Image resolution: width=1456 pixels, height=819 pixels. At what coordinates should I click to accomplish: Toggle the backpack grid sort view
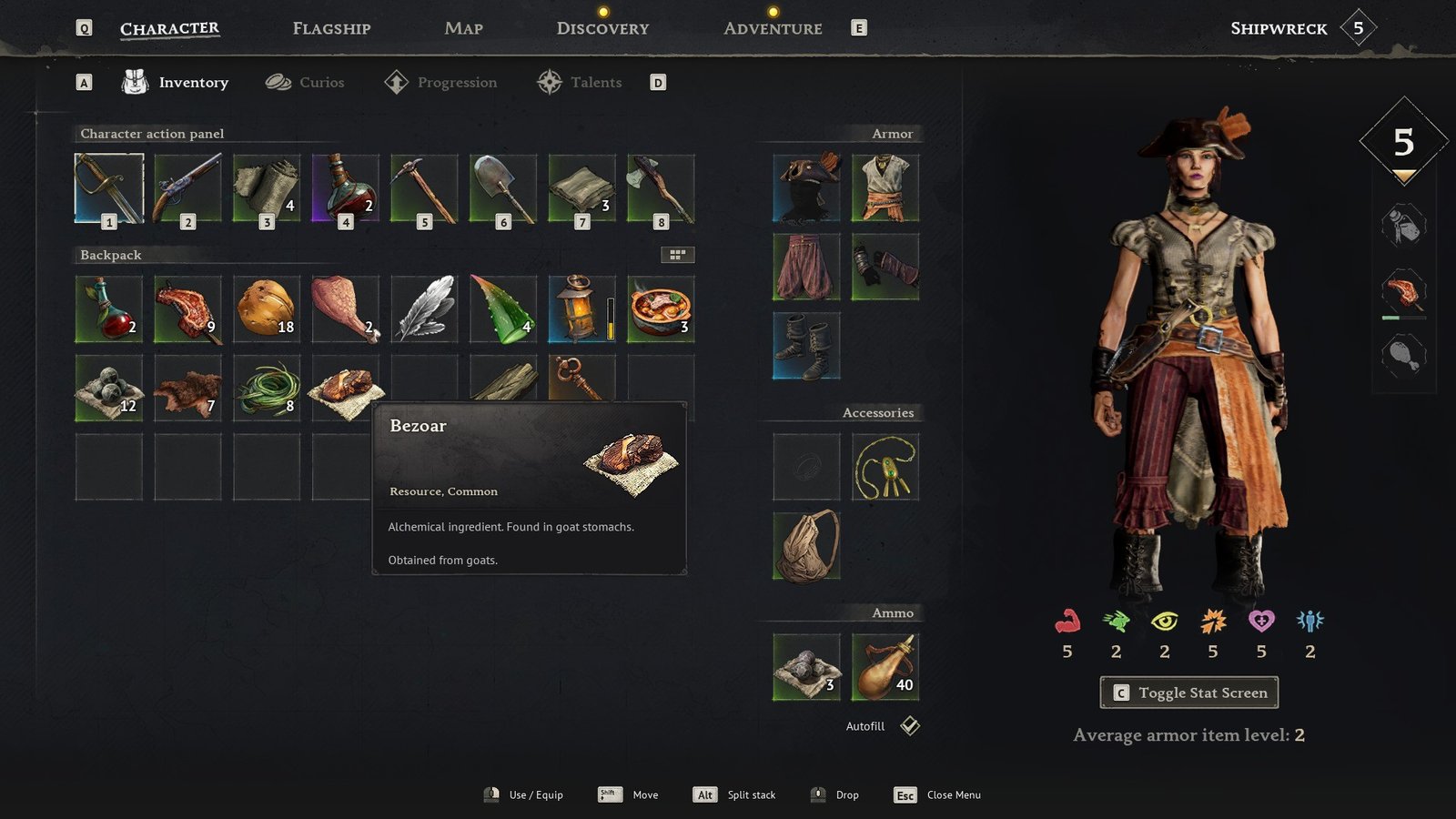coord(677,253)
